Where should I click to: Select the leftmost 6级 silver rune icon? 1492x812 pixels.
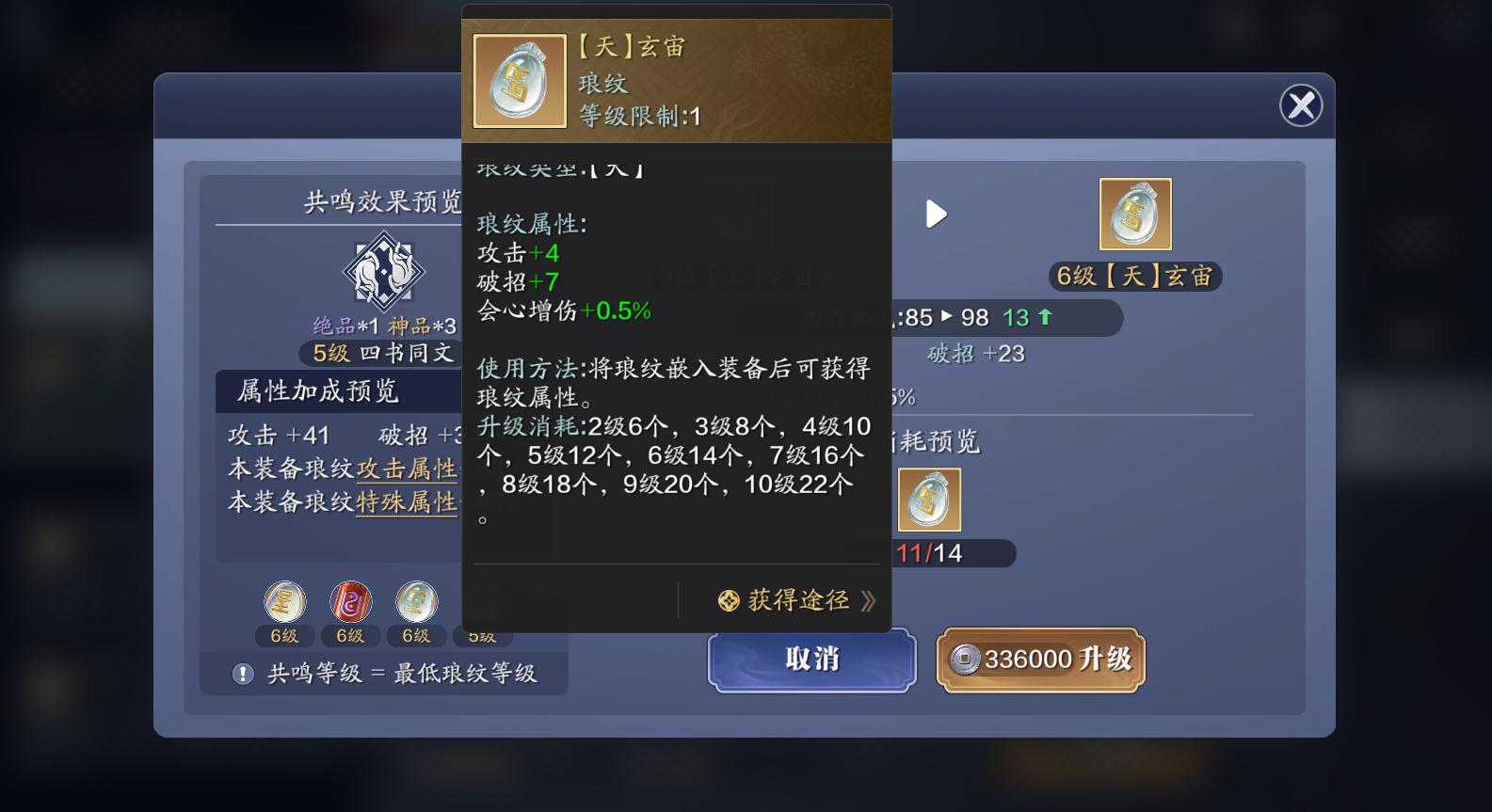click(x=284, y=602)
